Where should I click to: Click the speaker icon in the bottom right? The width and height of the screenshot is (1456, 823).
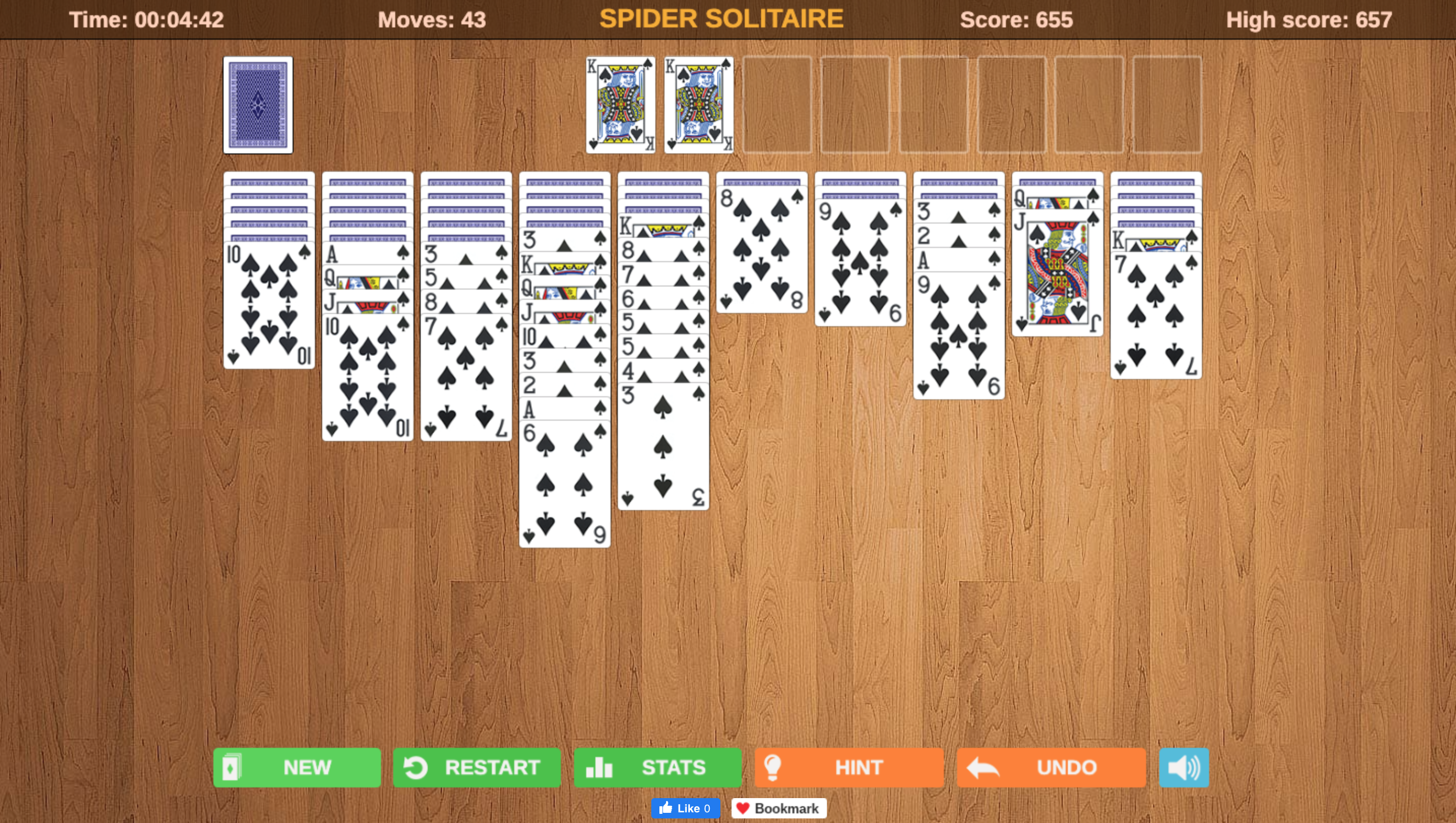(x=1183, y=767)
